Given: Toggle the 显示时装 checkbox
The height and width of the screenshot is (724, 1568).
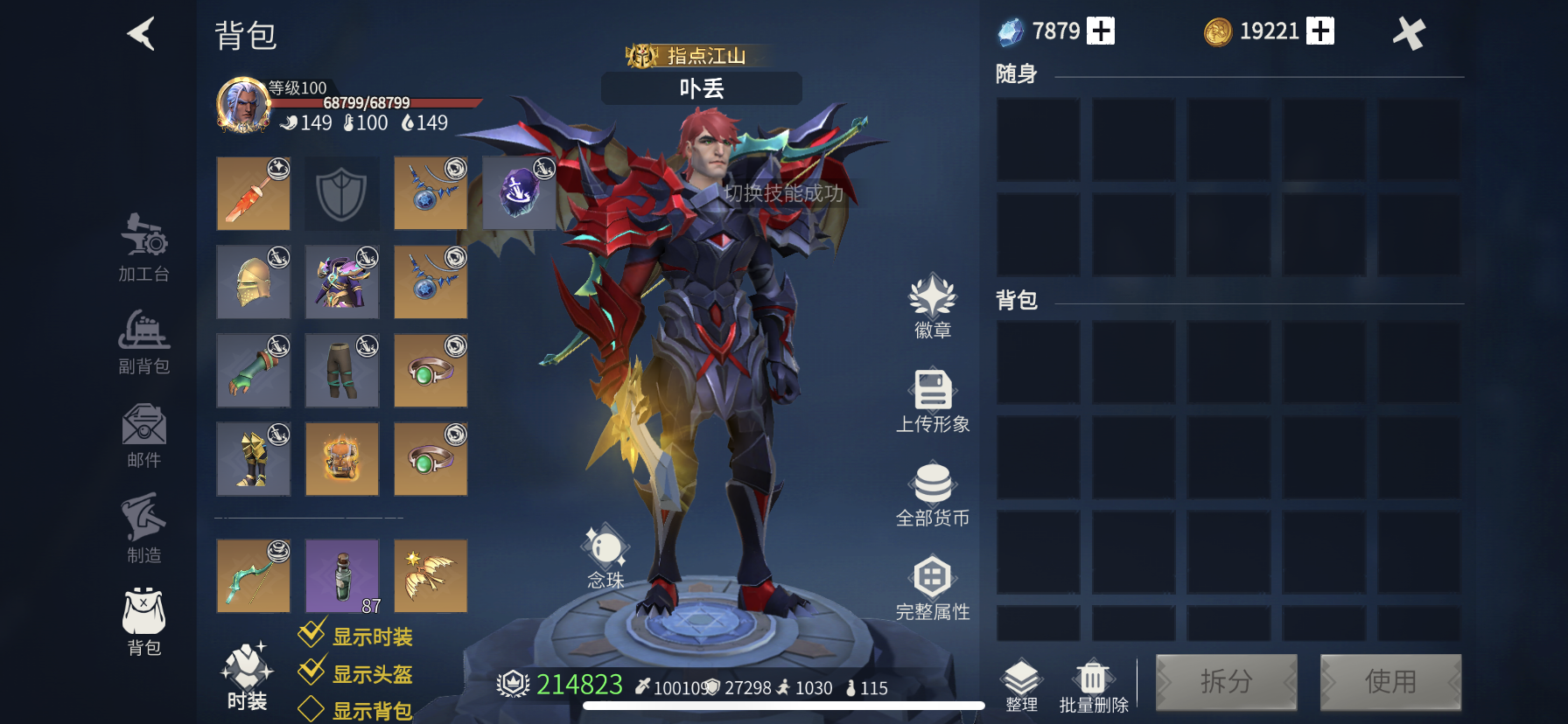Looking at the screenshot, I should point(312,634).
